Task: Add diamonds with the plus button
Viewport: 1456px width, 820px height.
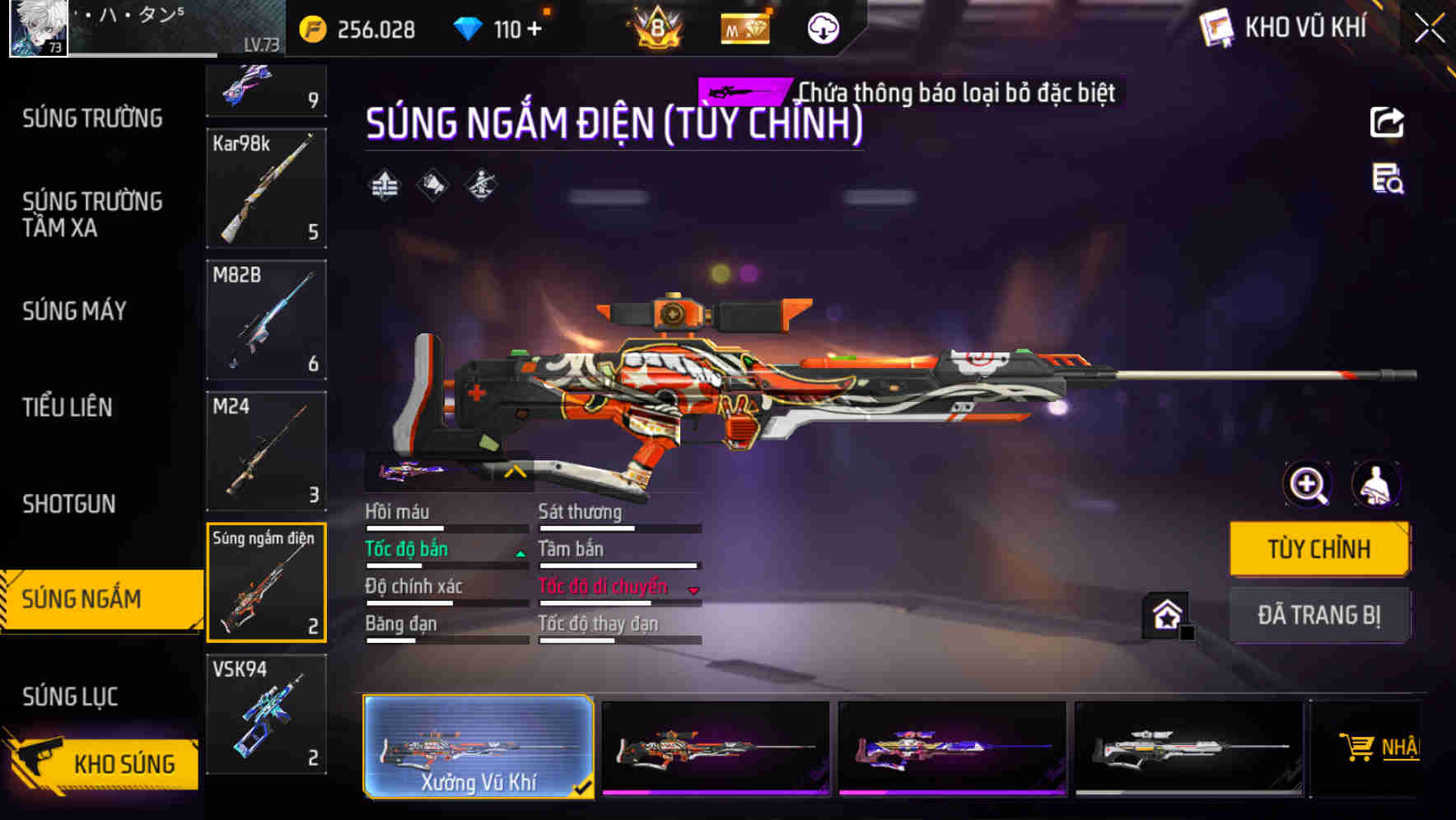Action: coord(534,30)
